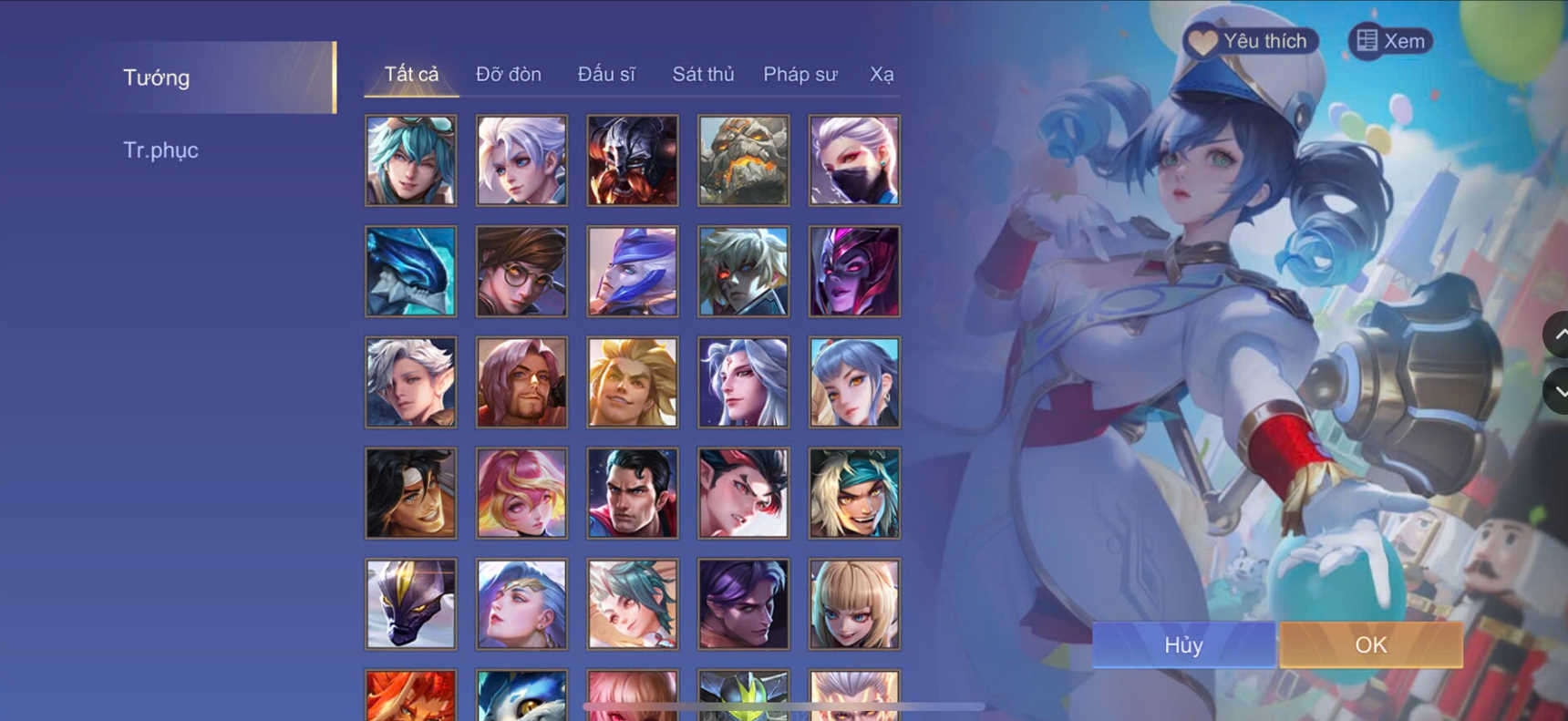Select the blue dragon hero portrait

pyautogui.click(x=409, y=271)
